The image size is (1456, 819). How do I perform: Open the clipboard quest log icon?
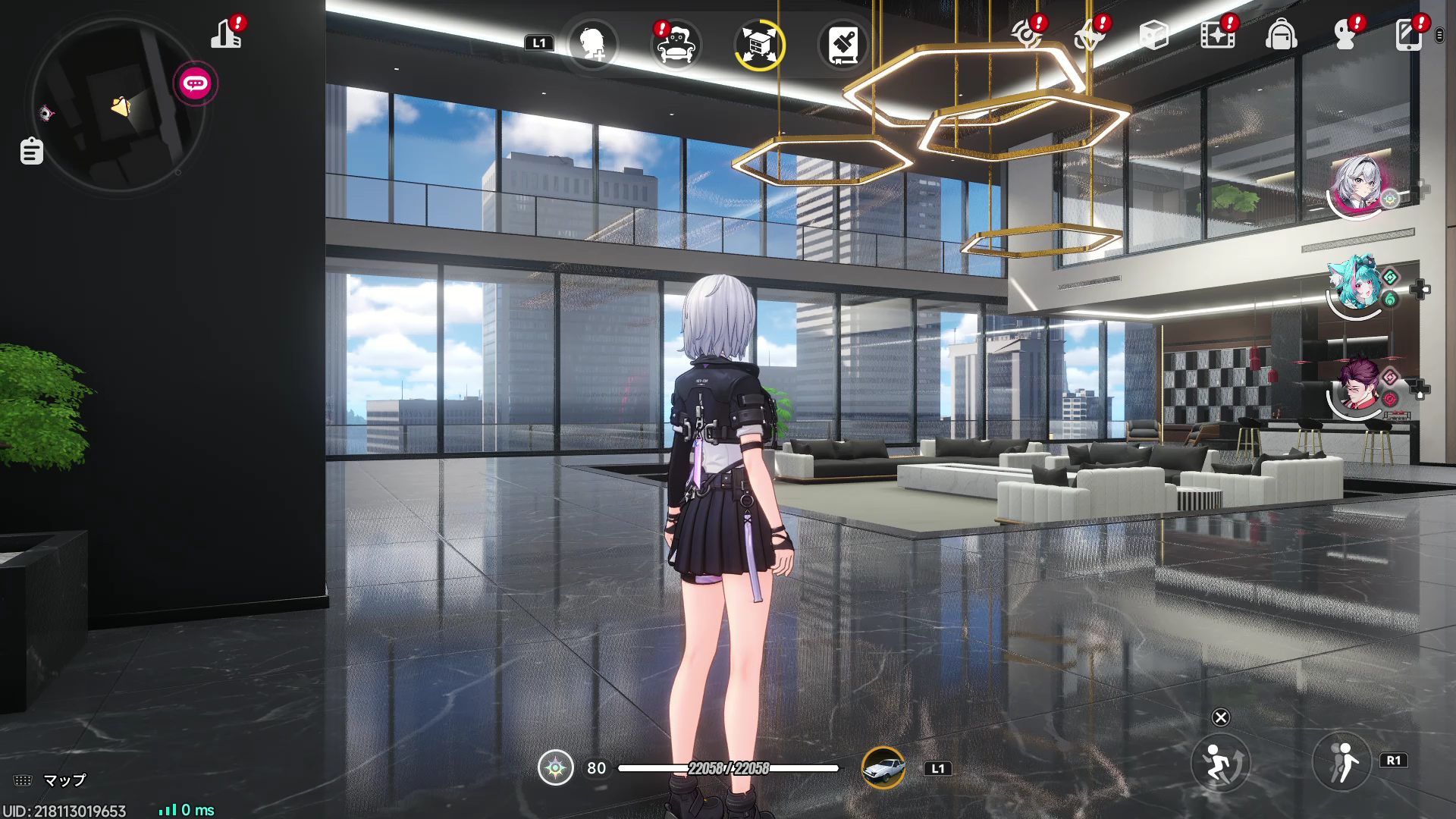click(x=31, y=151)
